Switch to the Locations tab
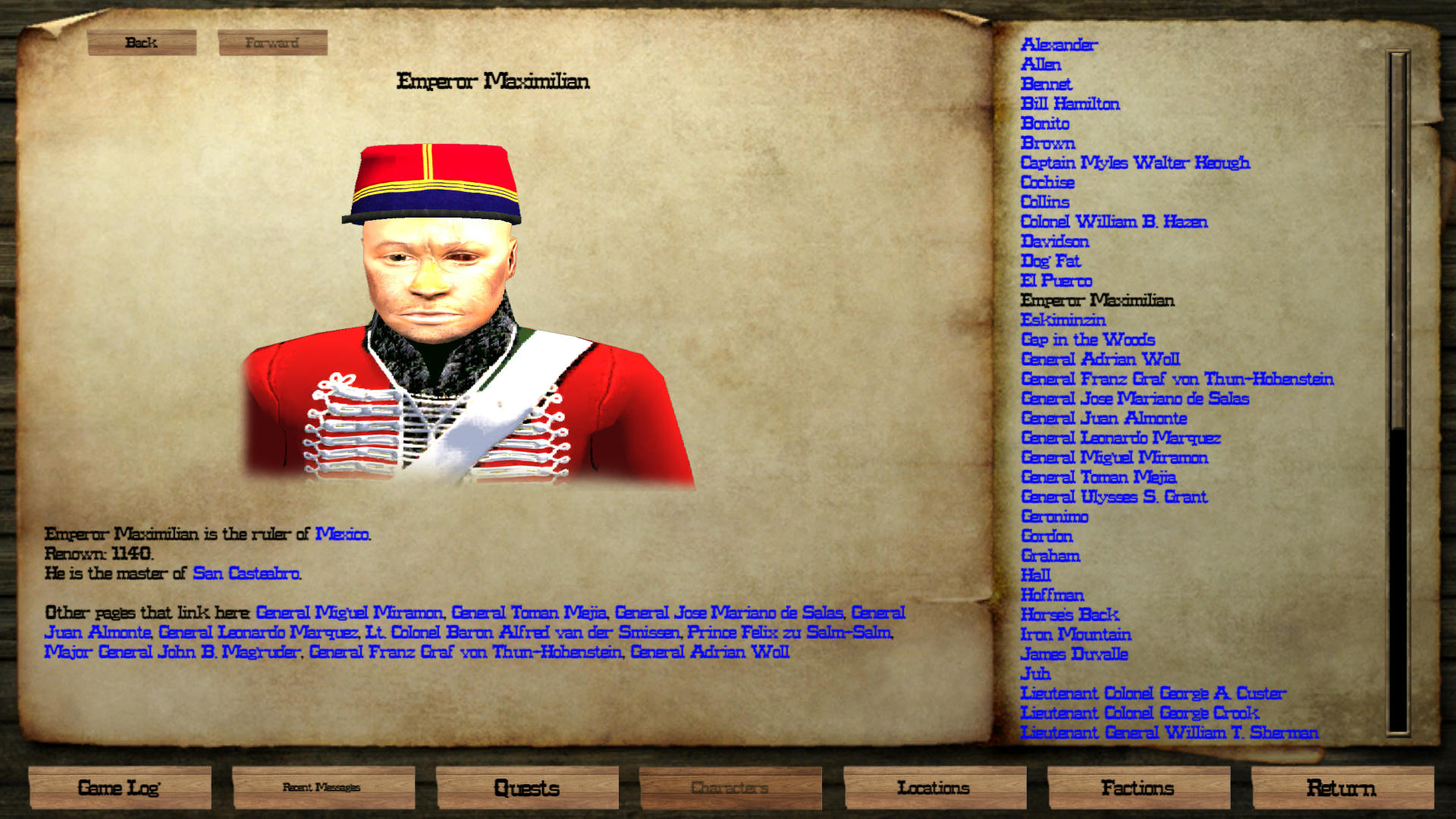Image resolution: width=1456 pixels, height=819 pixels. pyautogui.click(x=935, y=788)
